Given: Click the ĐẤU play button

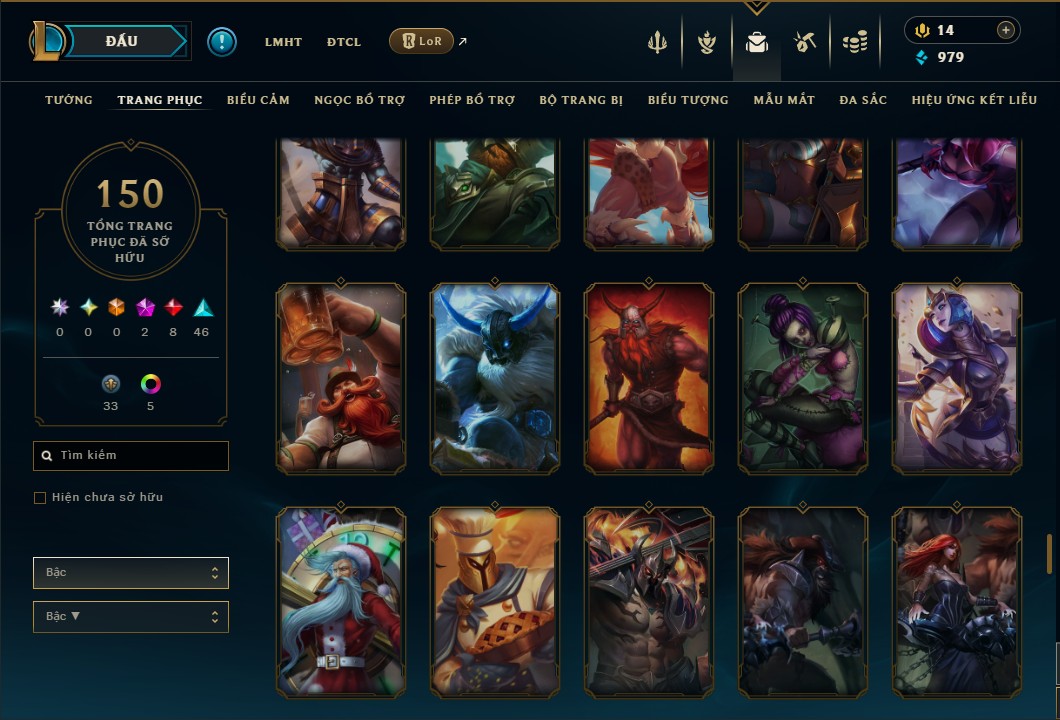Looking at the screenshot, I should pyautogui.click(x=121, y=41).
